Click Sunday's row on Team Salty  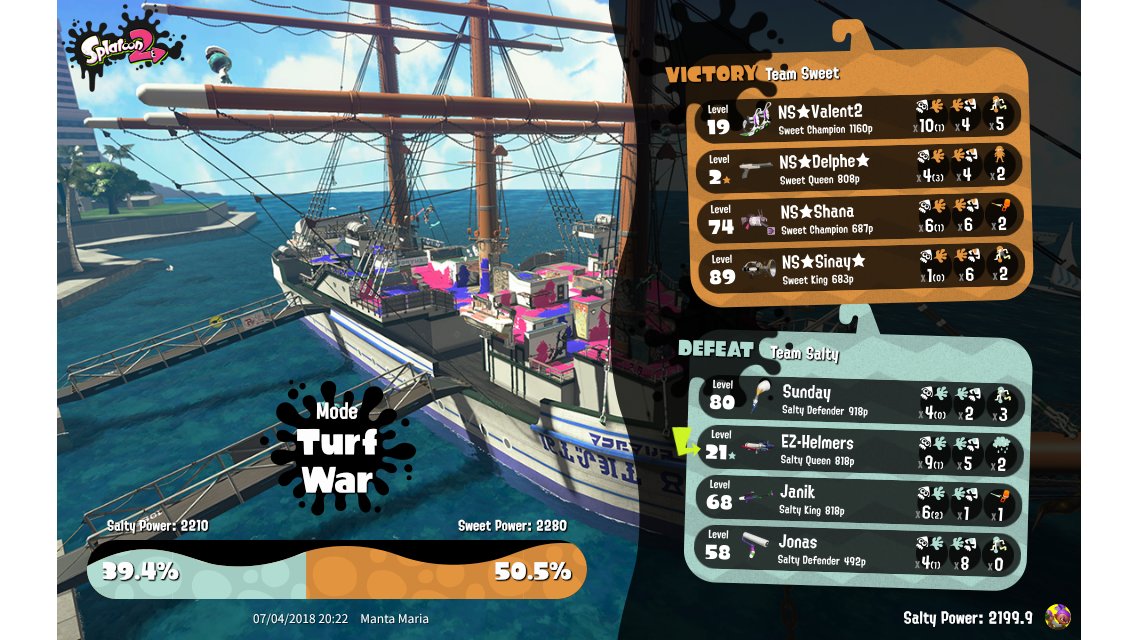pyautogui.click(x=860, y=399)
